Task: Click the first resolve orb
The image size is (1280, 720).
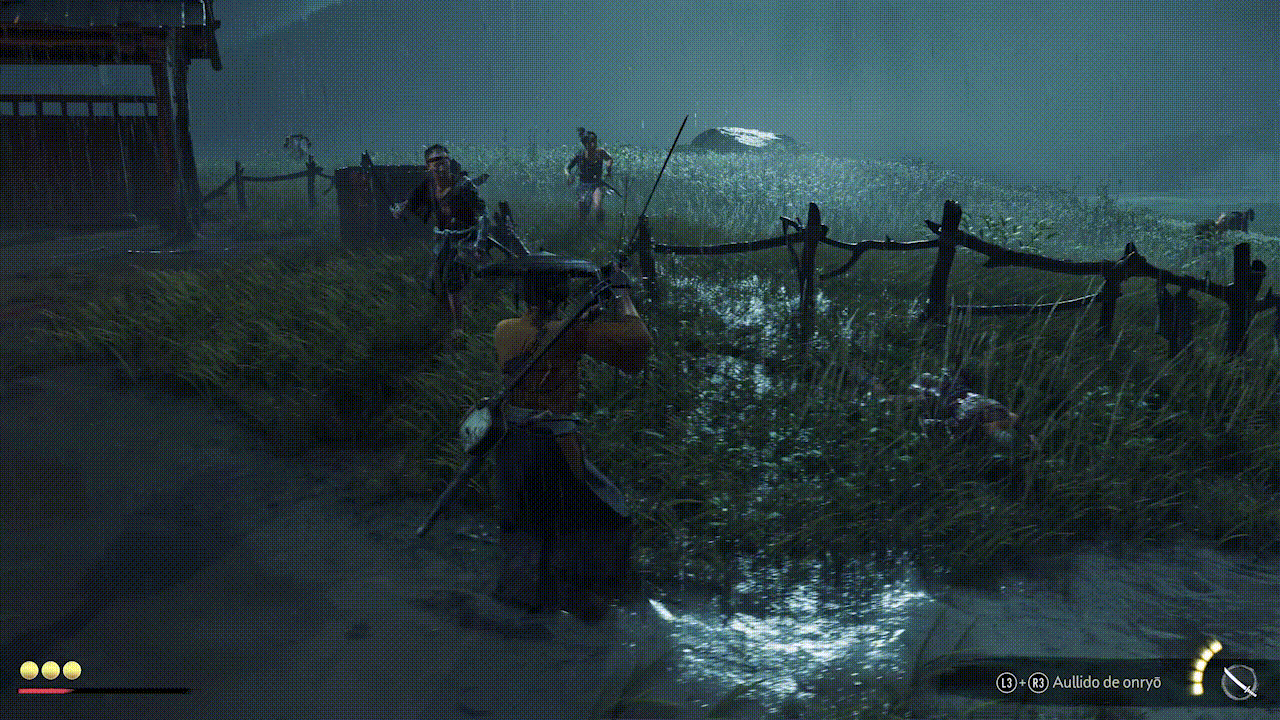Action: coord(28,669)
